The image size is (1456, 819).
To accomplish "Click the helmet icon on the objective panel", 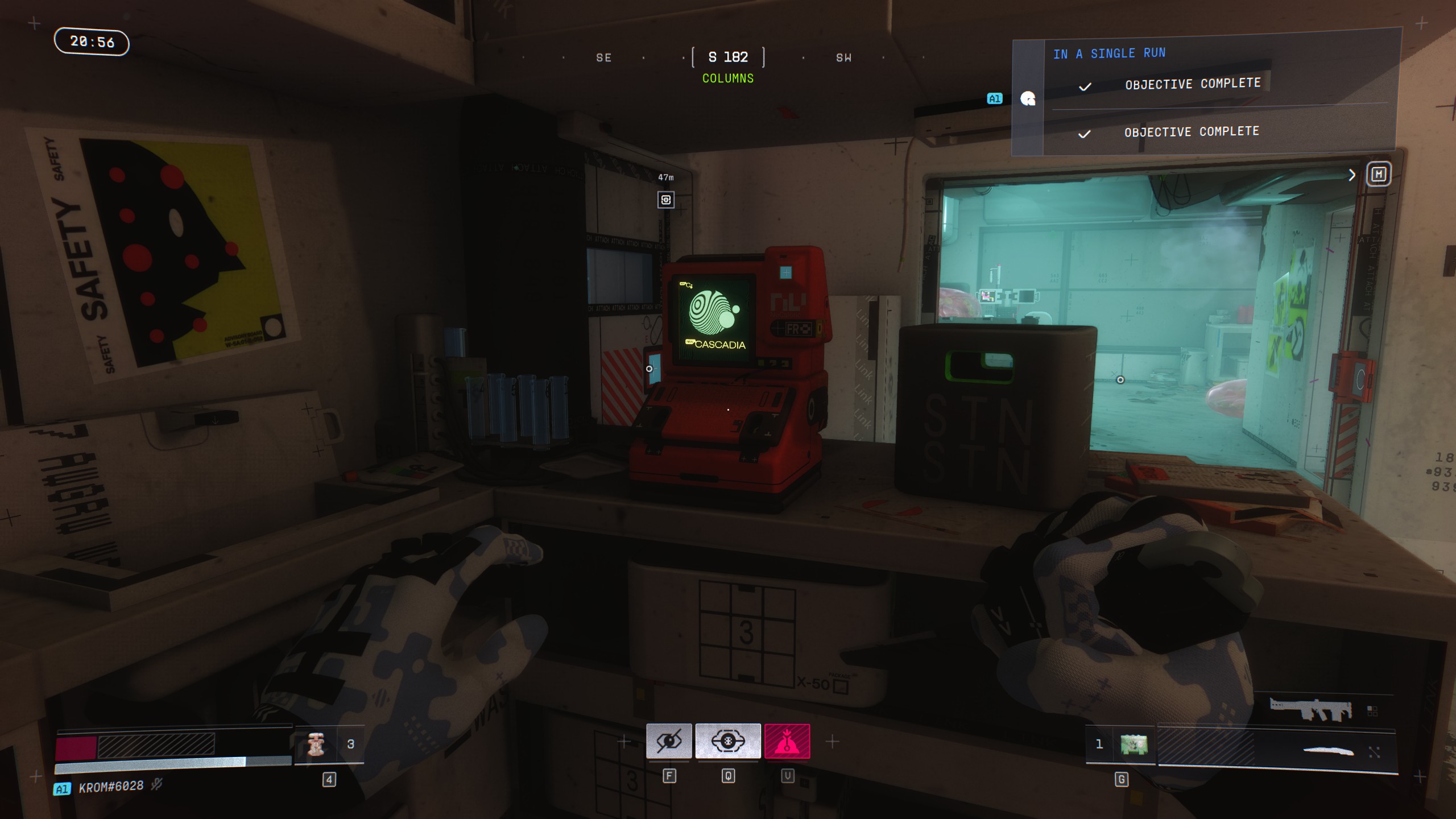I will click(x=1027, y=100).
